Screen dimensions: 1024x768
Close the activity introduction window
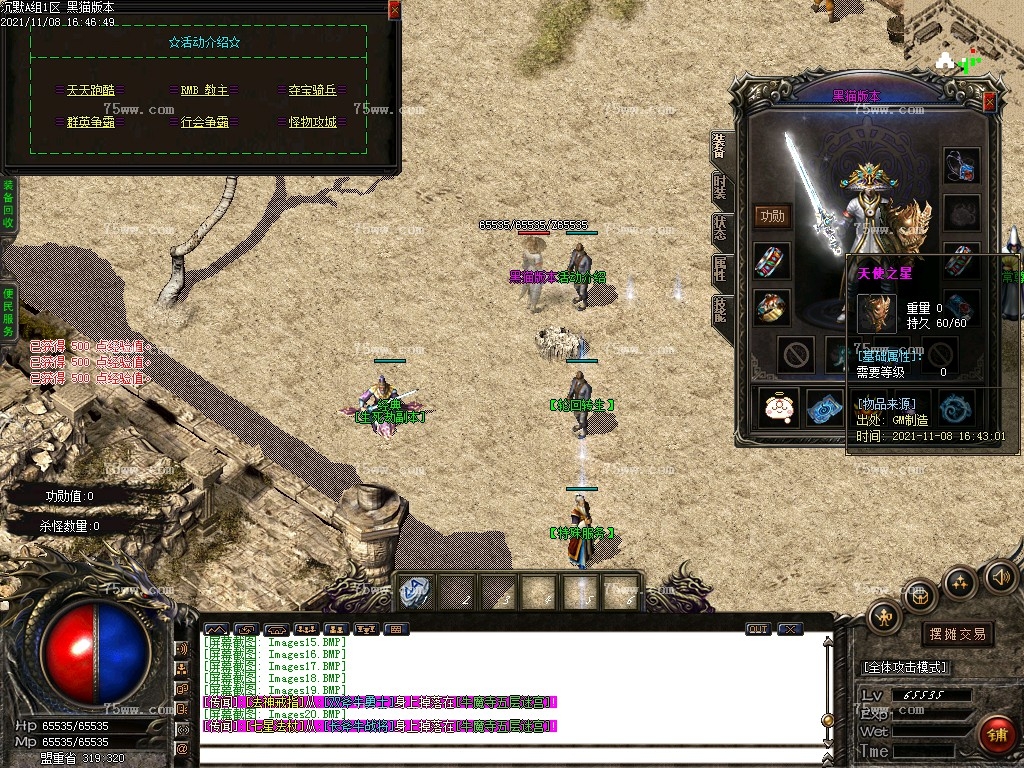(x=394, y=9)
